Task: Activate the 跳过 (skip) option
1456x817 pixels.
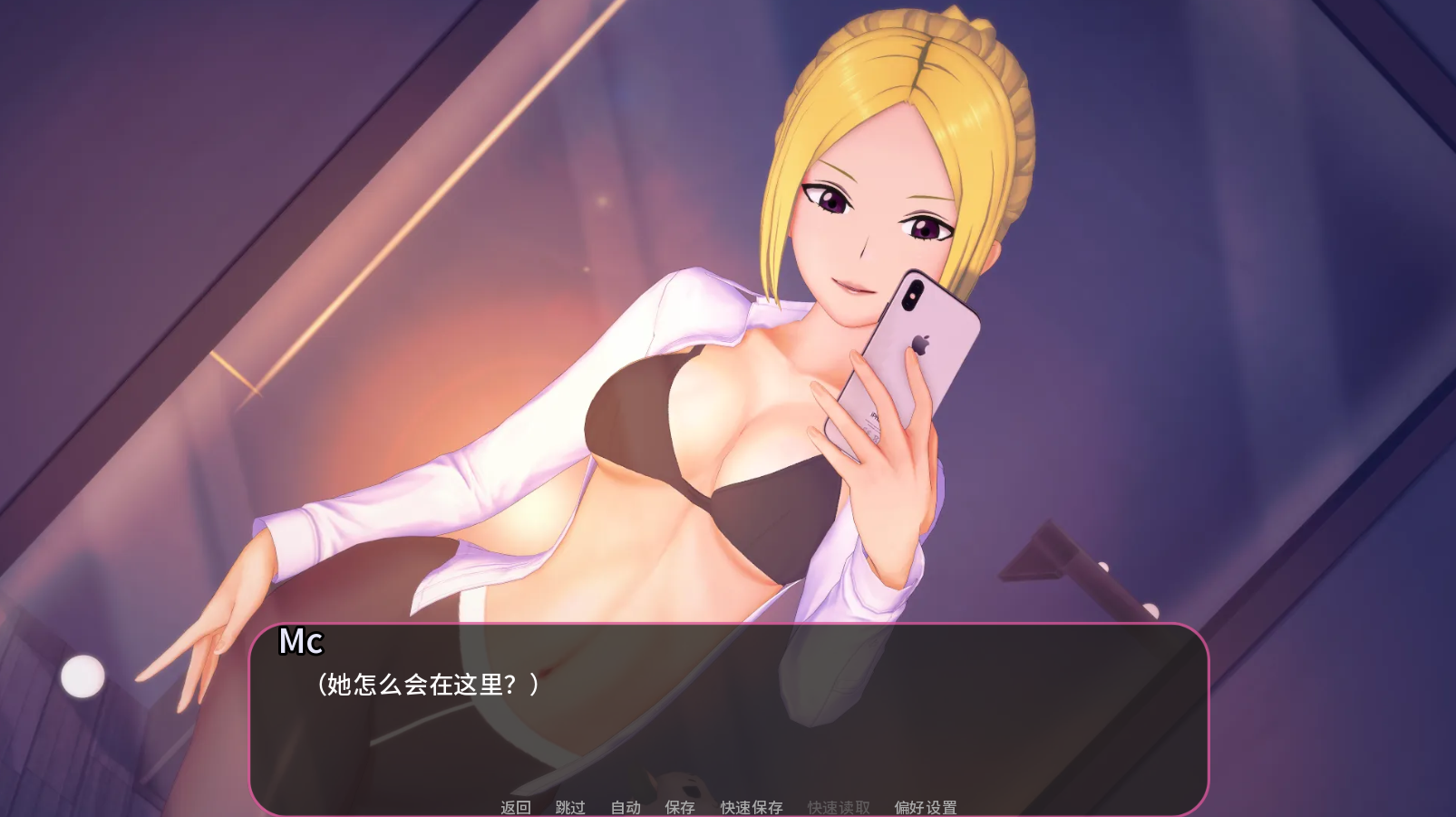Action: click(569, 807)
